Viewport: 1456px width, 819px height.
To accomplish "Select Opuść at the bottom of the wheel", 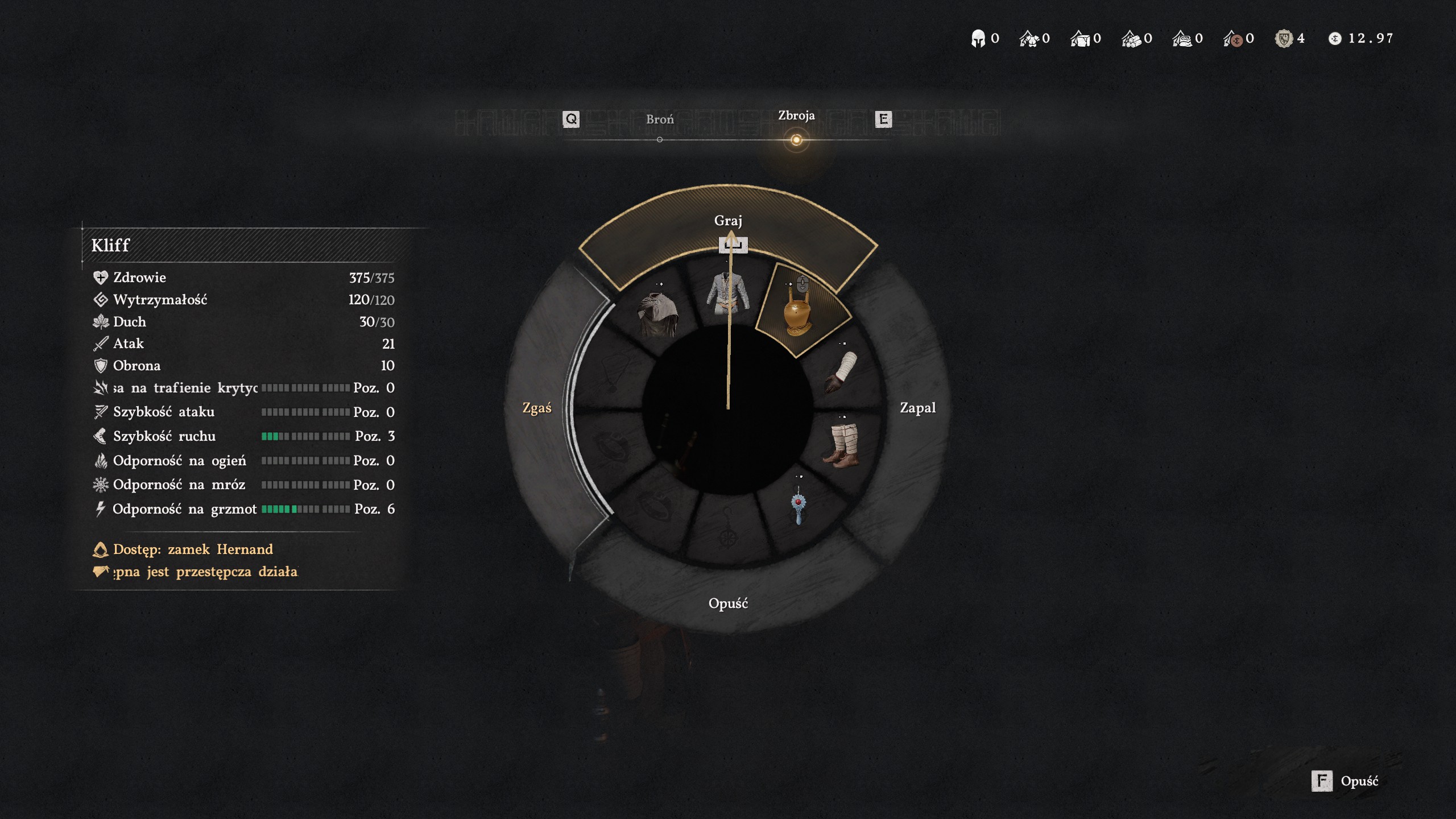I will [728, 603].
